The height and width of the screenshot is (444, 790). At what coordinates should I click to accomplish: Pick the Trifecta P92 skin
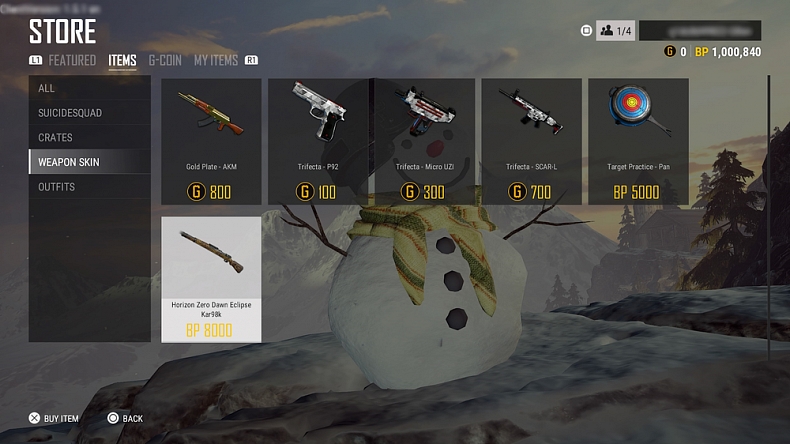pyautogui.click(x=318, y=141)
